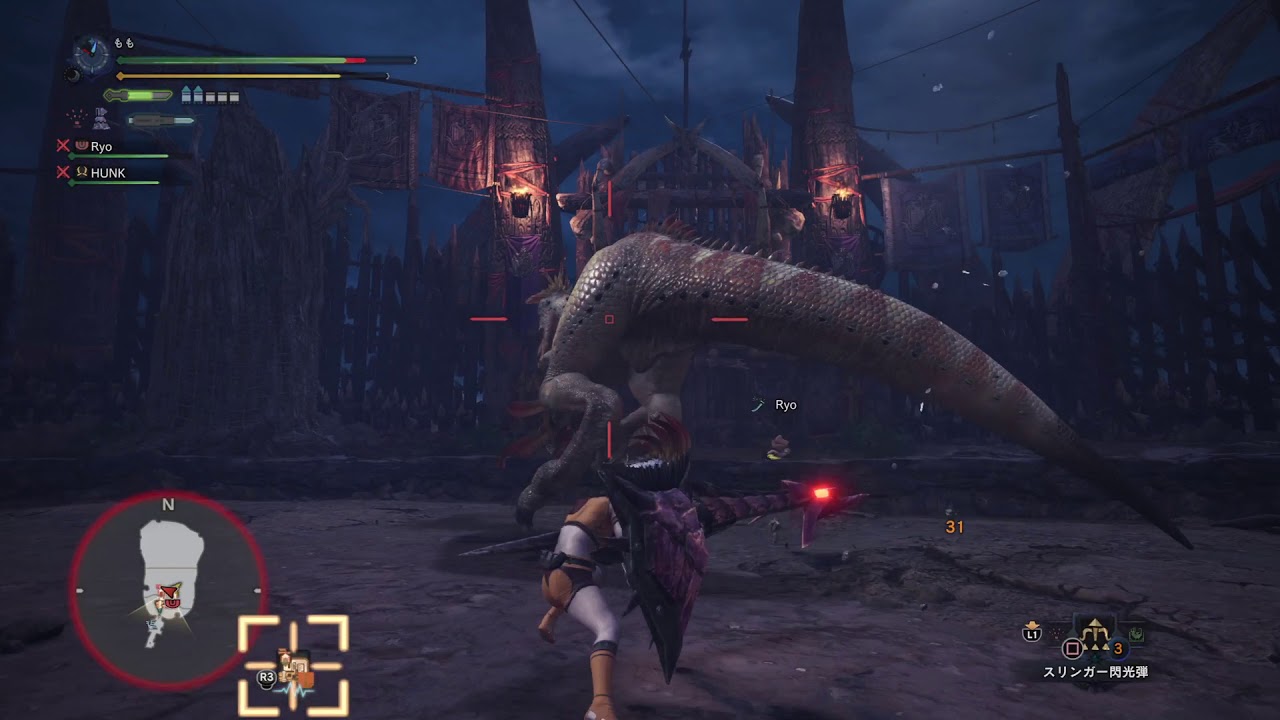Click the スリンガー閃光弾 item label
Screen dimensions: 1280x720
pos(1098,670)
